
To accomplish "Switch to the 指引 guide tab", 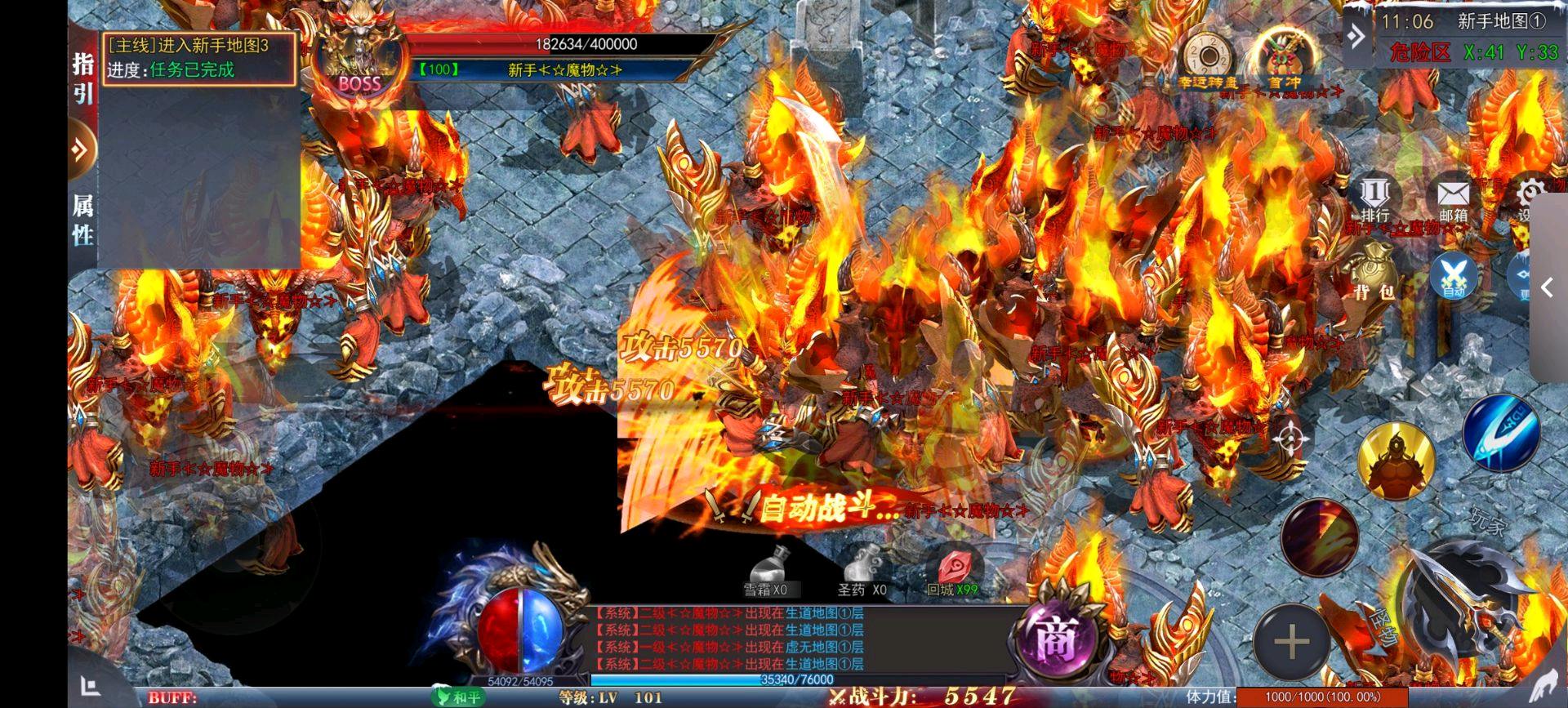I will (82, 78).
